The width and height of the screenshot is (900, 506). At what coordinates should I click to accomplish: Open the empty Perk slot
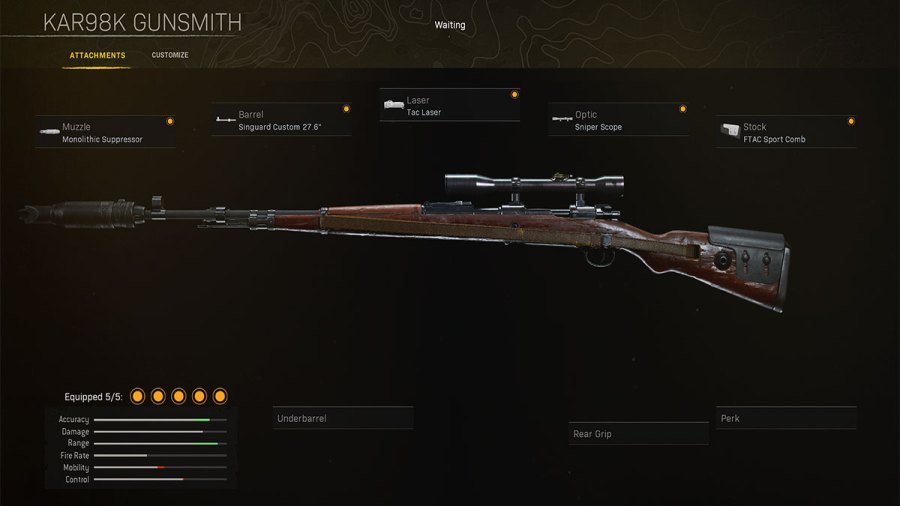coord(786,418)
